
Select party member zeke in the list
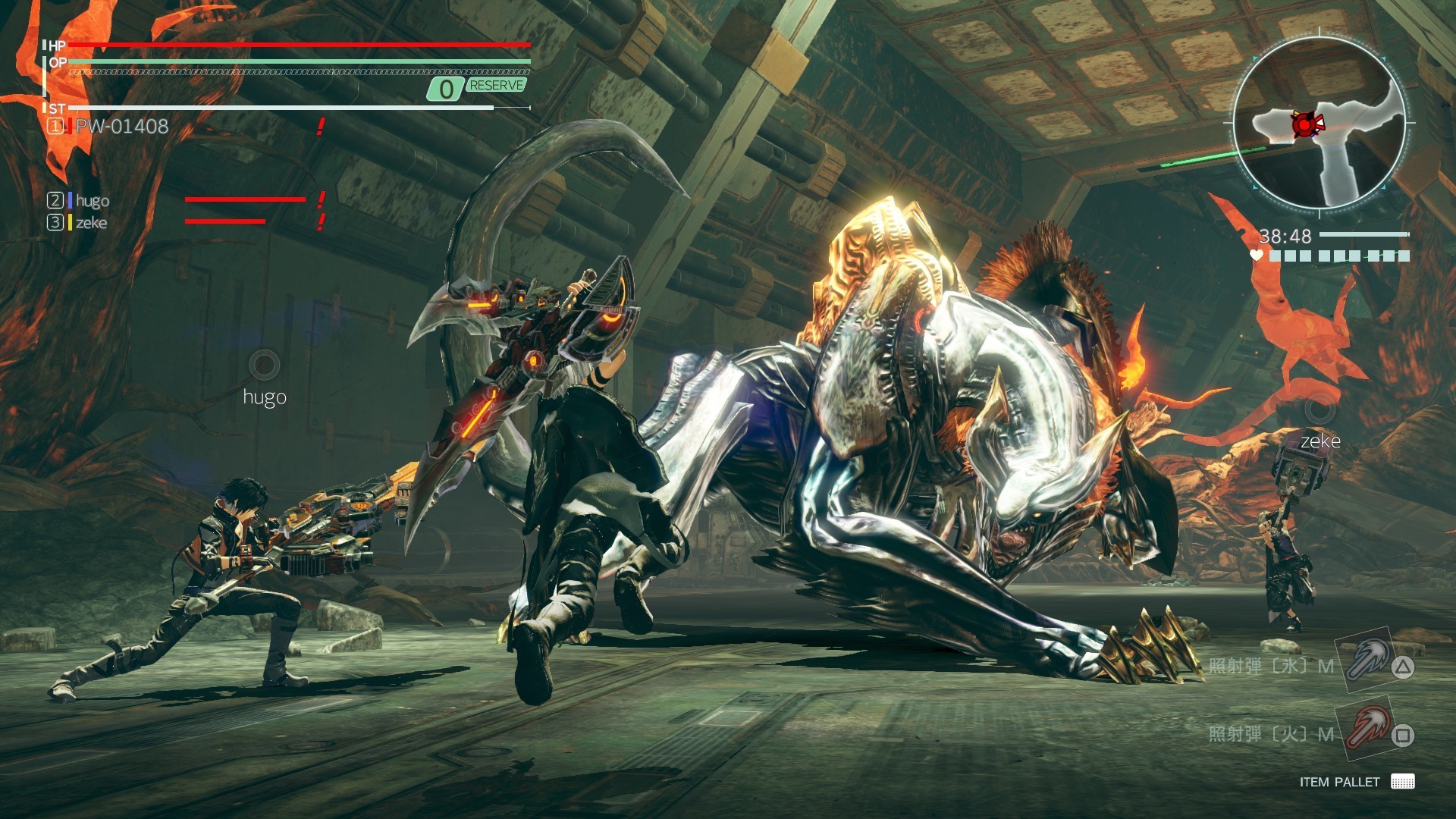91,222
